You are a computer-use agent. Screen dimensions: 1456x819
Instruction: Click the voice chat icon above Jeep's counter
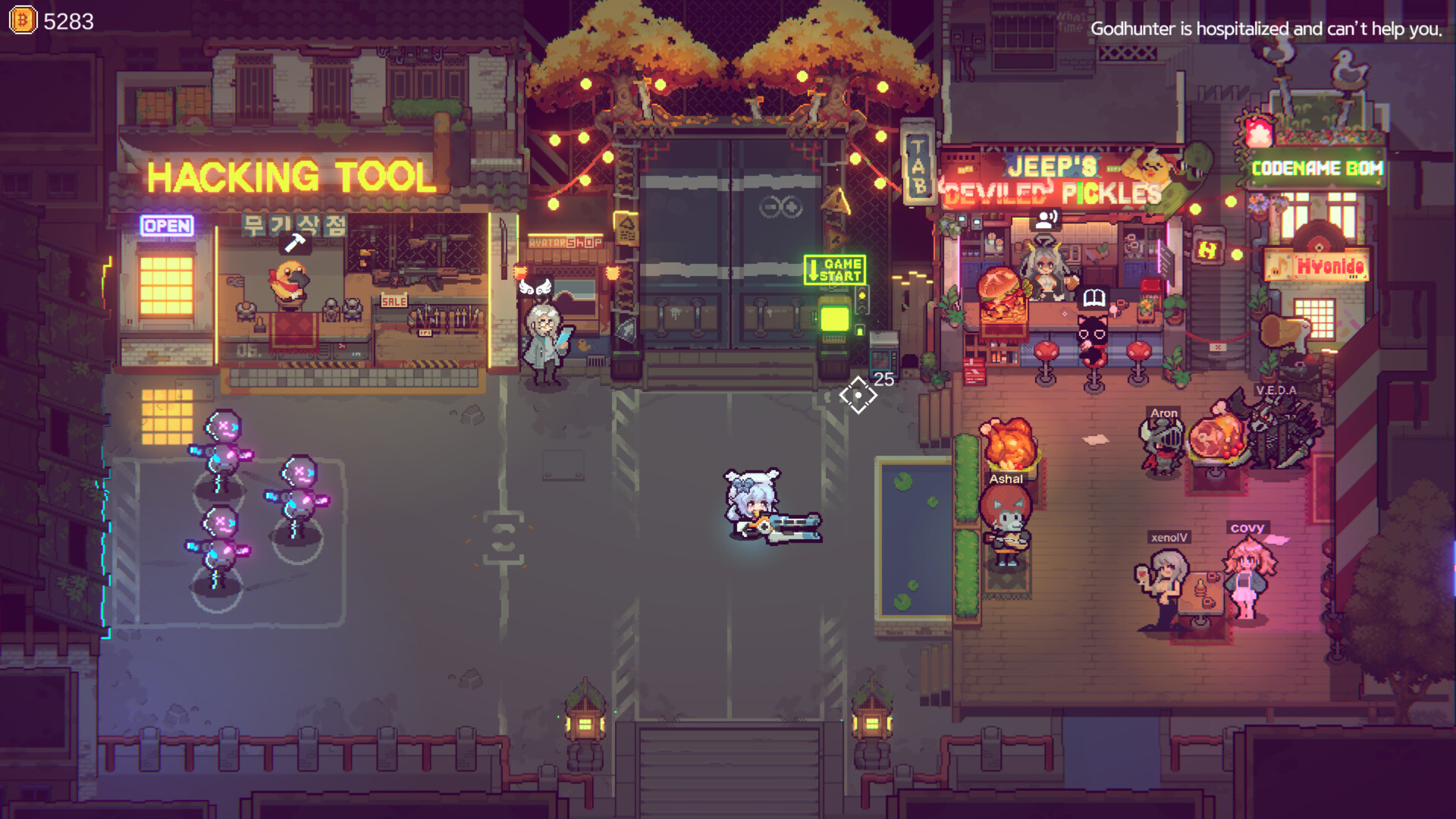point(1047,220)
